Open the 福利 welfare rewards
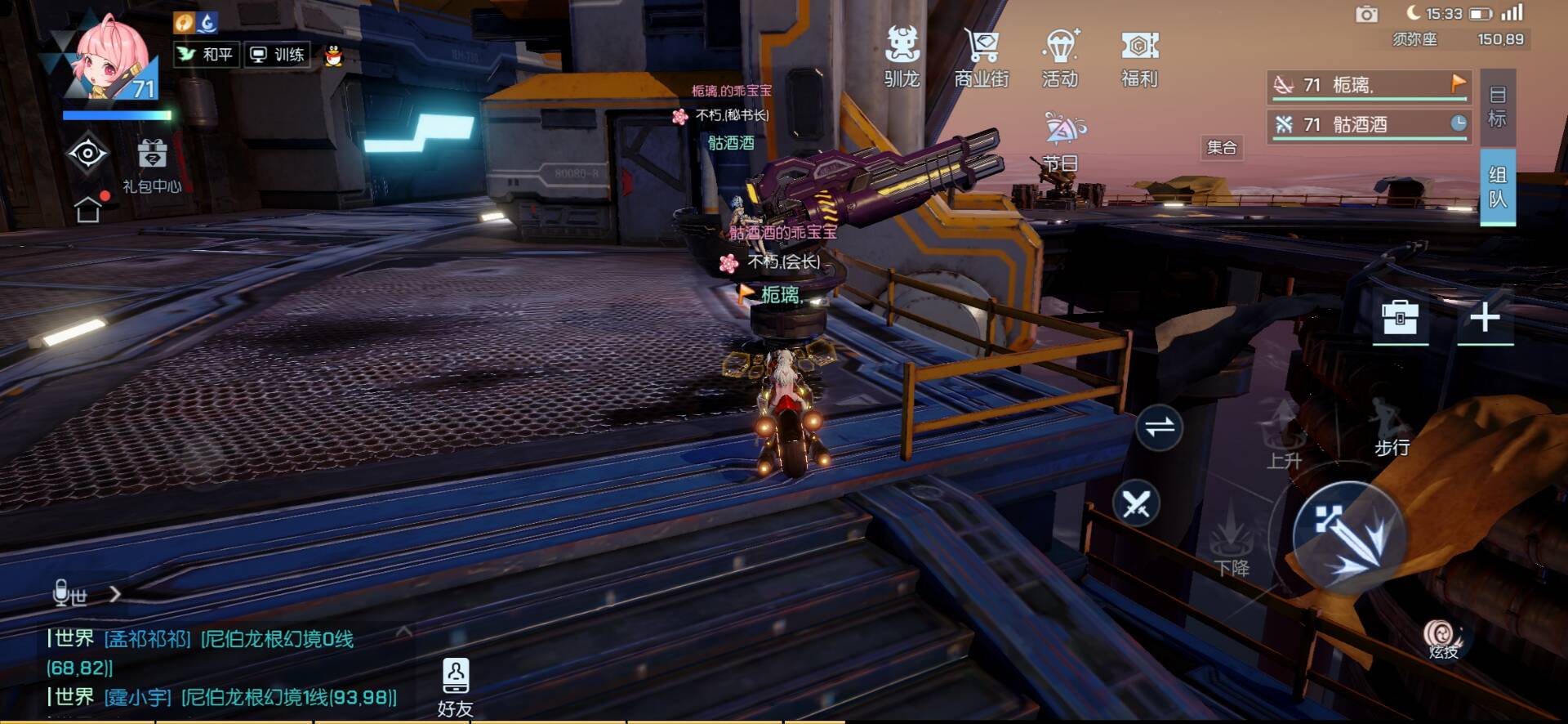This screenshot has width=1568, height=724. click(x=1139, y=56)
